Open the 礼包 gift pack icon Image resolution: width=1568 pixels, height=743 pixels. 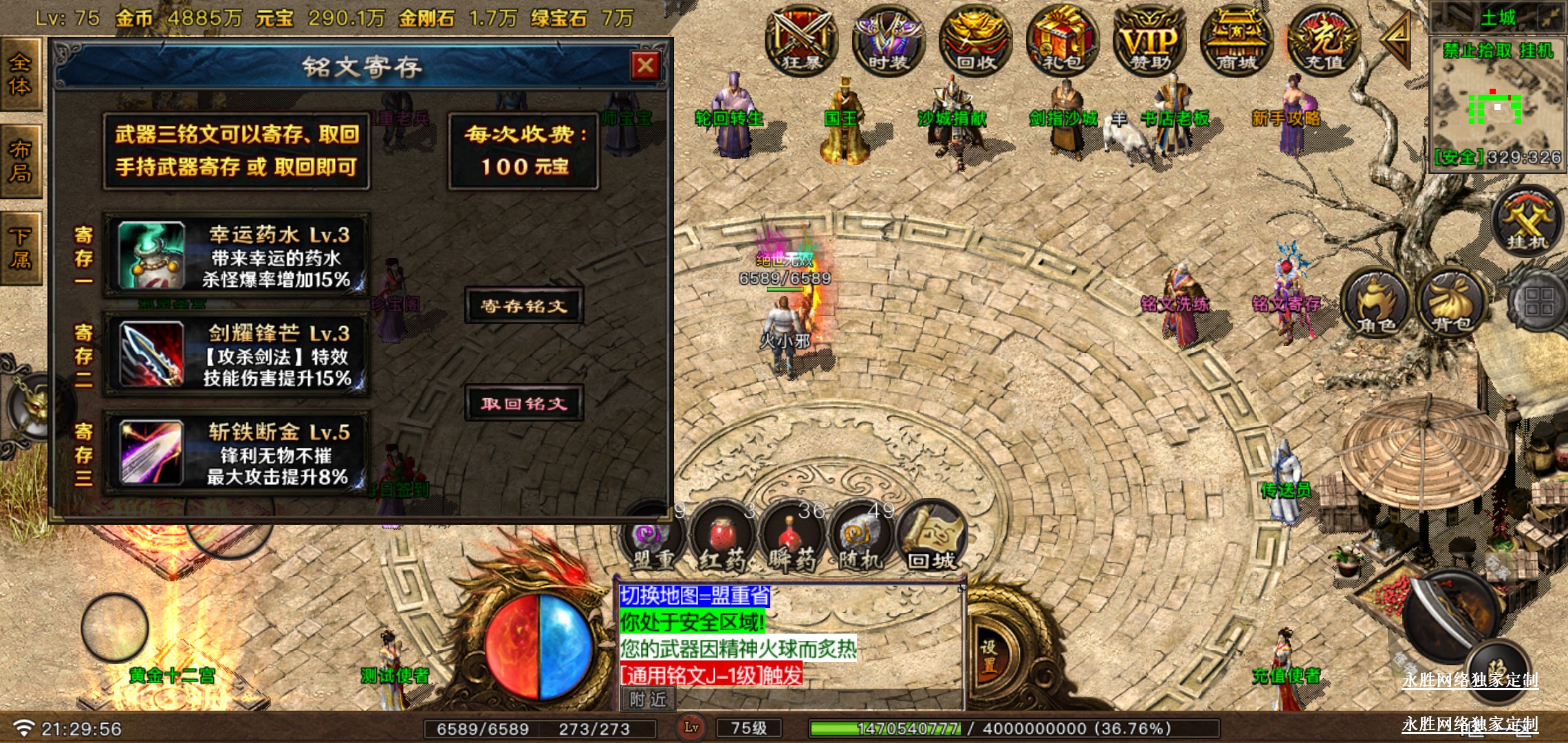1063,40
